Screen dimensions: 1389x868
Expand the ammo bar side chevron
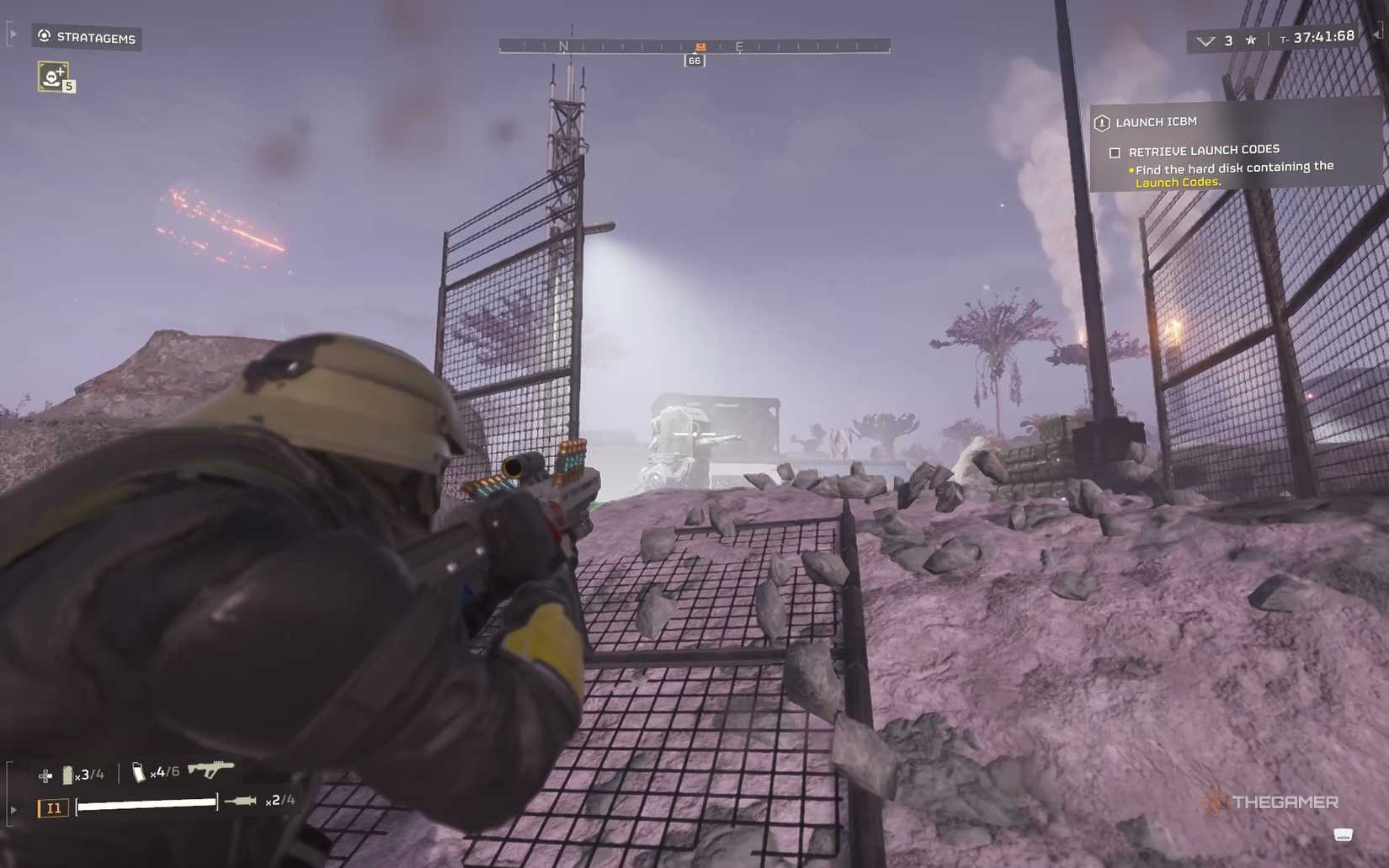[13, 809]
